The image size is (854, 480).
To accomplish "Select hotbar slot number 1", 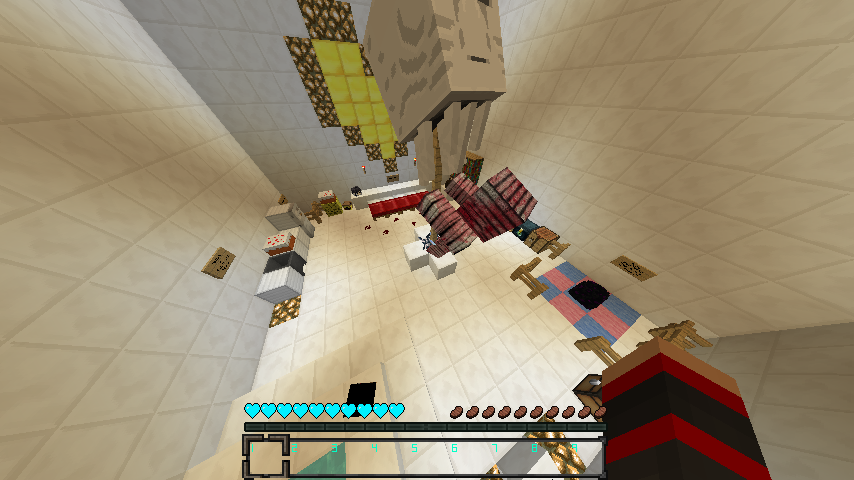I will point(265,457).
